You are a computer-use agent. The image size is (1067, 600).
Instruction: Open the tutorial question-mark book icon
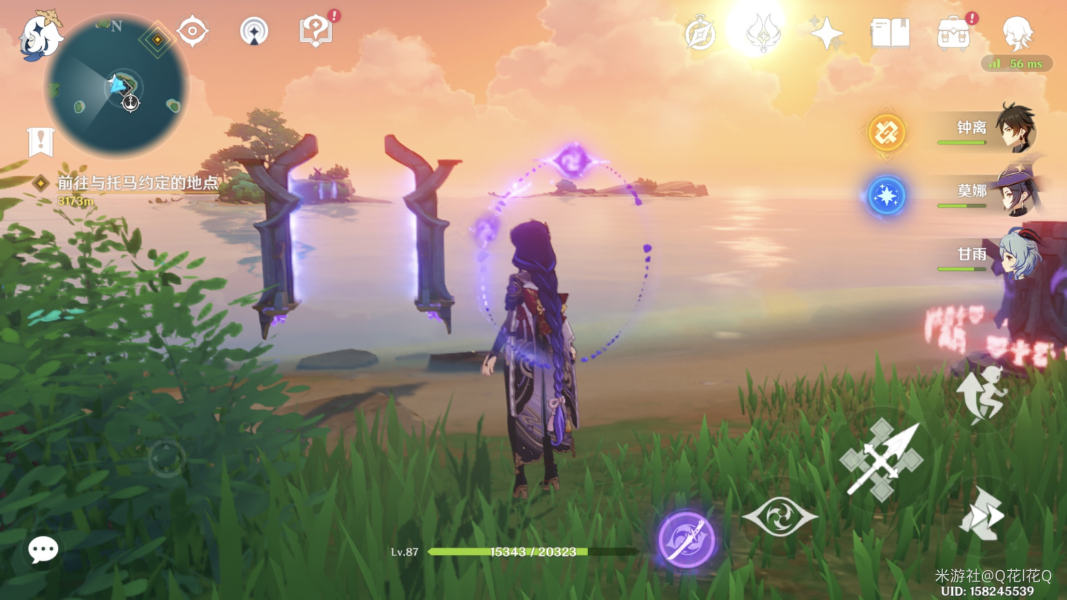pos(316,31)
